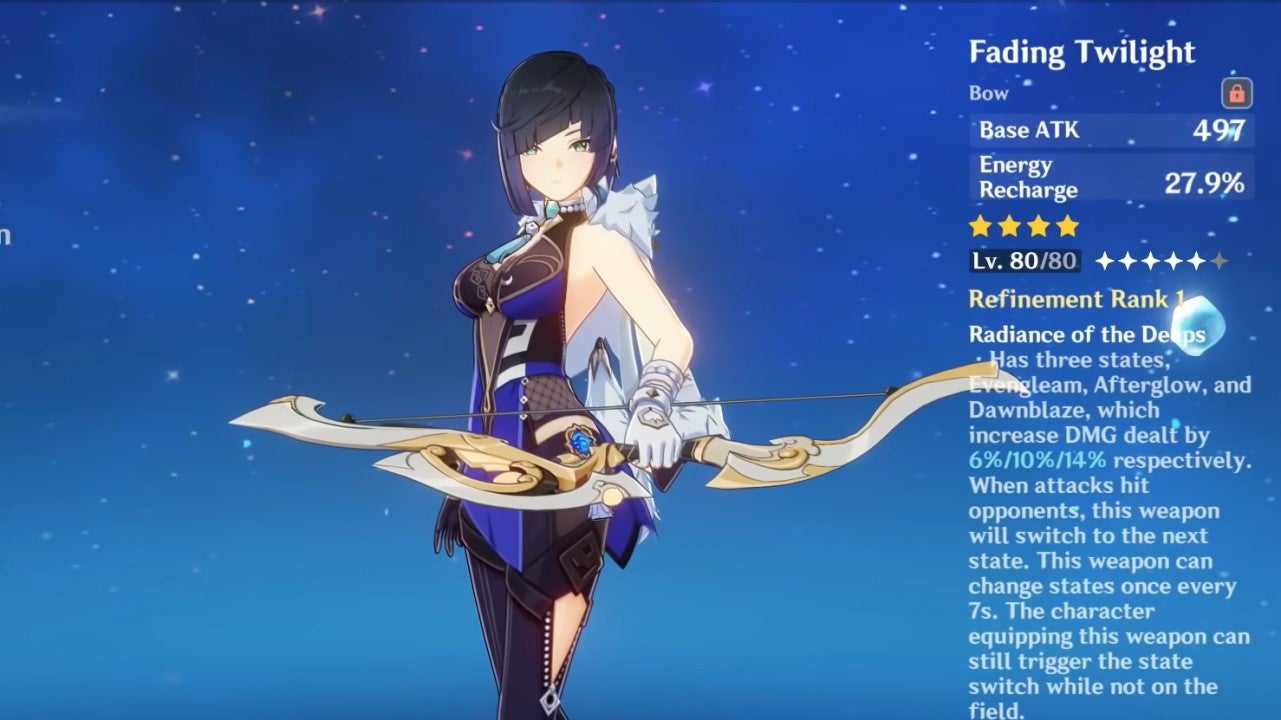Click the second rarity star
The image size is (1281, 720).
[1009, 225]
